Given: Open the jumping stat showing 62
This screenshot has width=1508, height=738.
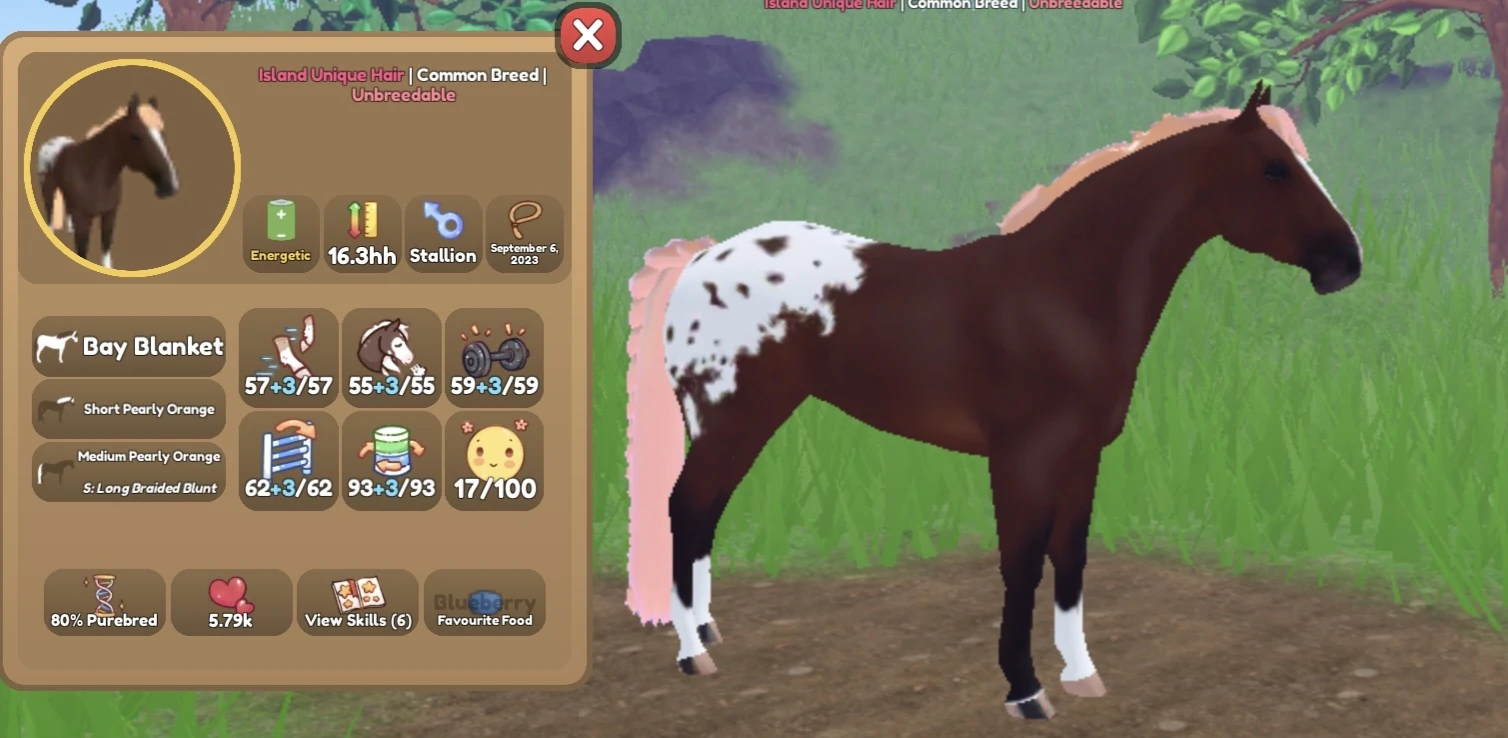Looking at the screenshot, I should (x=288, y=460).
